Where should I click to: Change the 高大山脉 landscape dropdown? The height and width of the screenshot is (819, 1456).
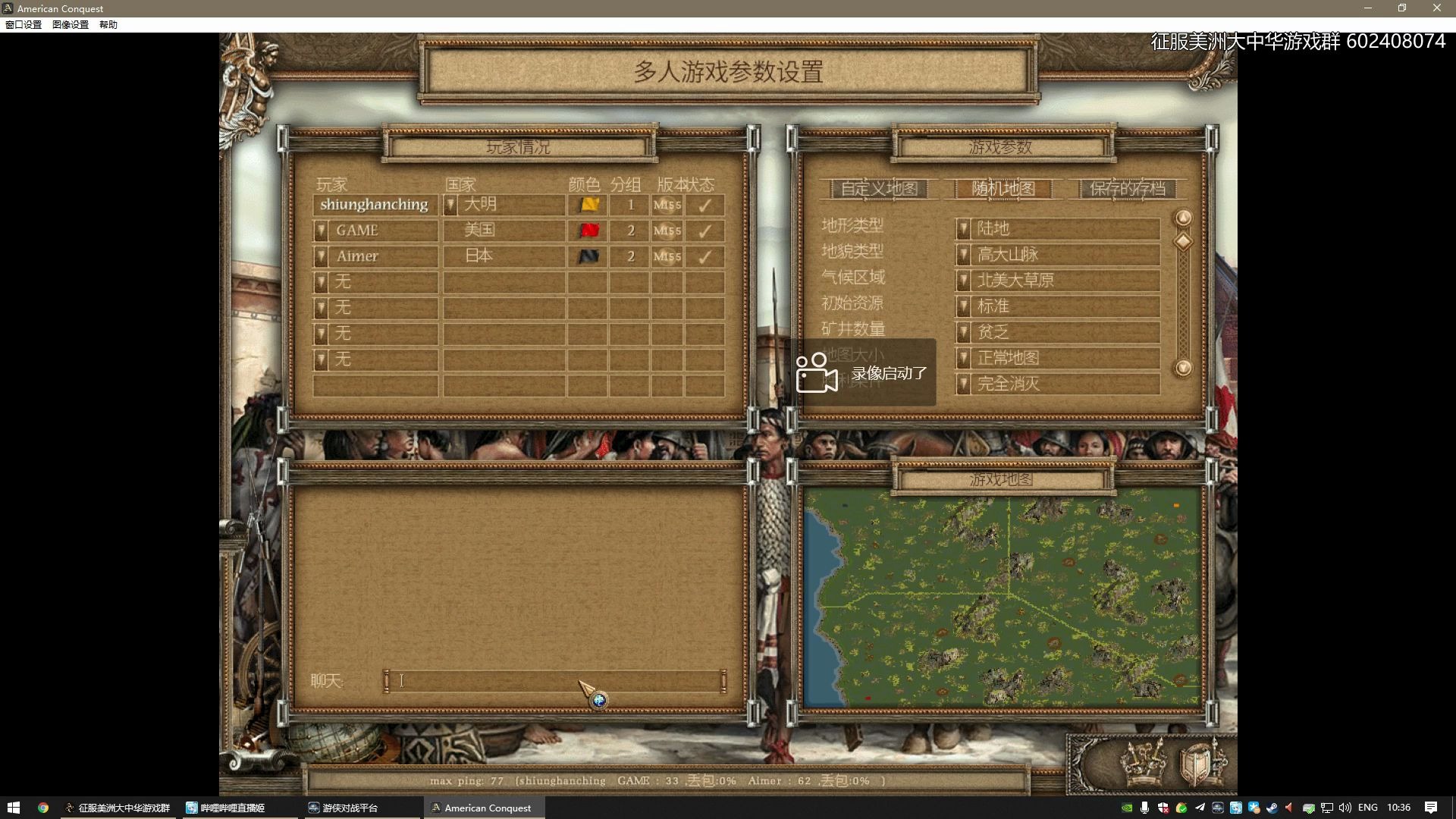(x=963, y=255)
